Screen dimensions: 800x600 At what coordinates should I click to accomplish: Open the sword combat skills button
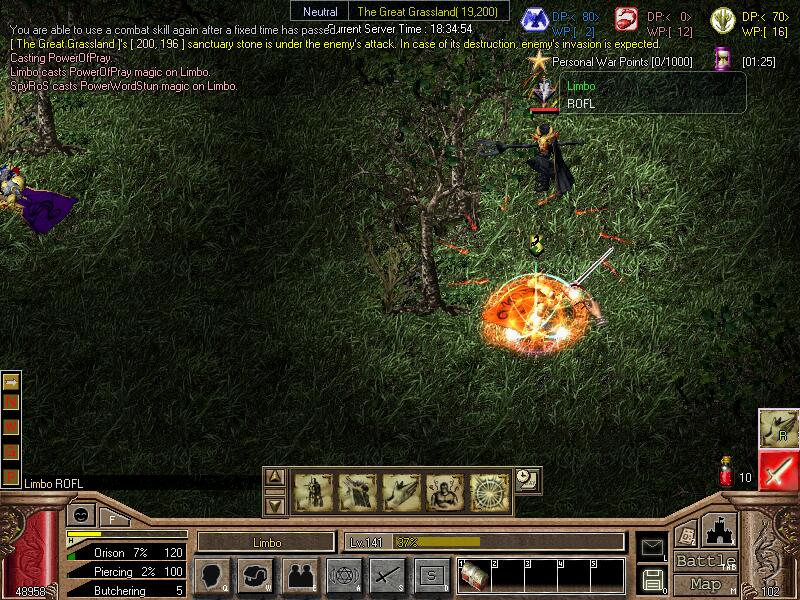pos(387,575)
